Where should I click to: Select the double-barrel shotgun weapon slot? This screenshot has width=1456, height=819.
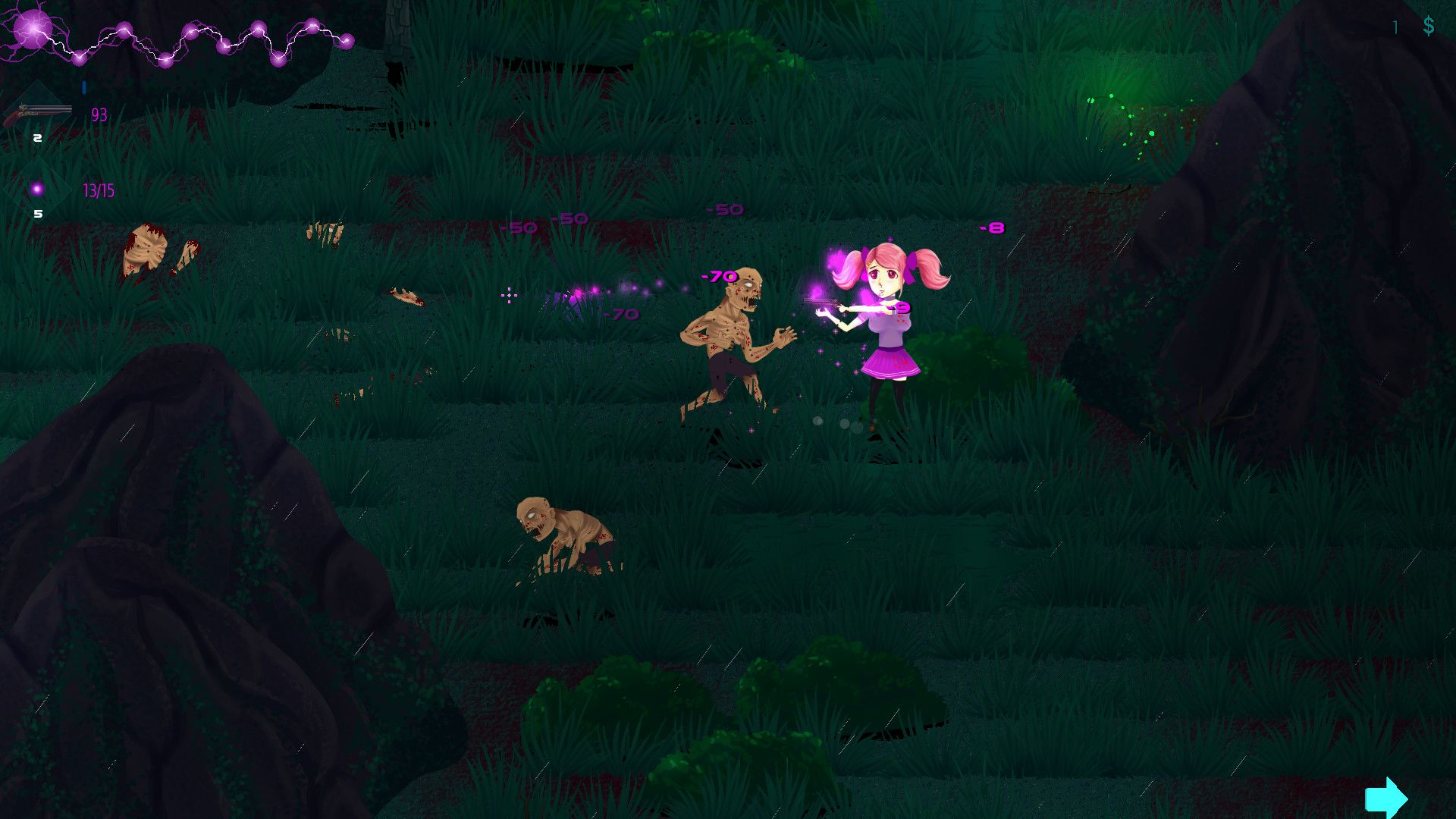click(x=37, y=115)
